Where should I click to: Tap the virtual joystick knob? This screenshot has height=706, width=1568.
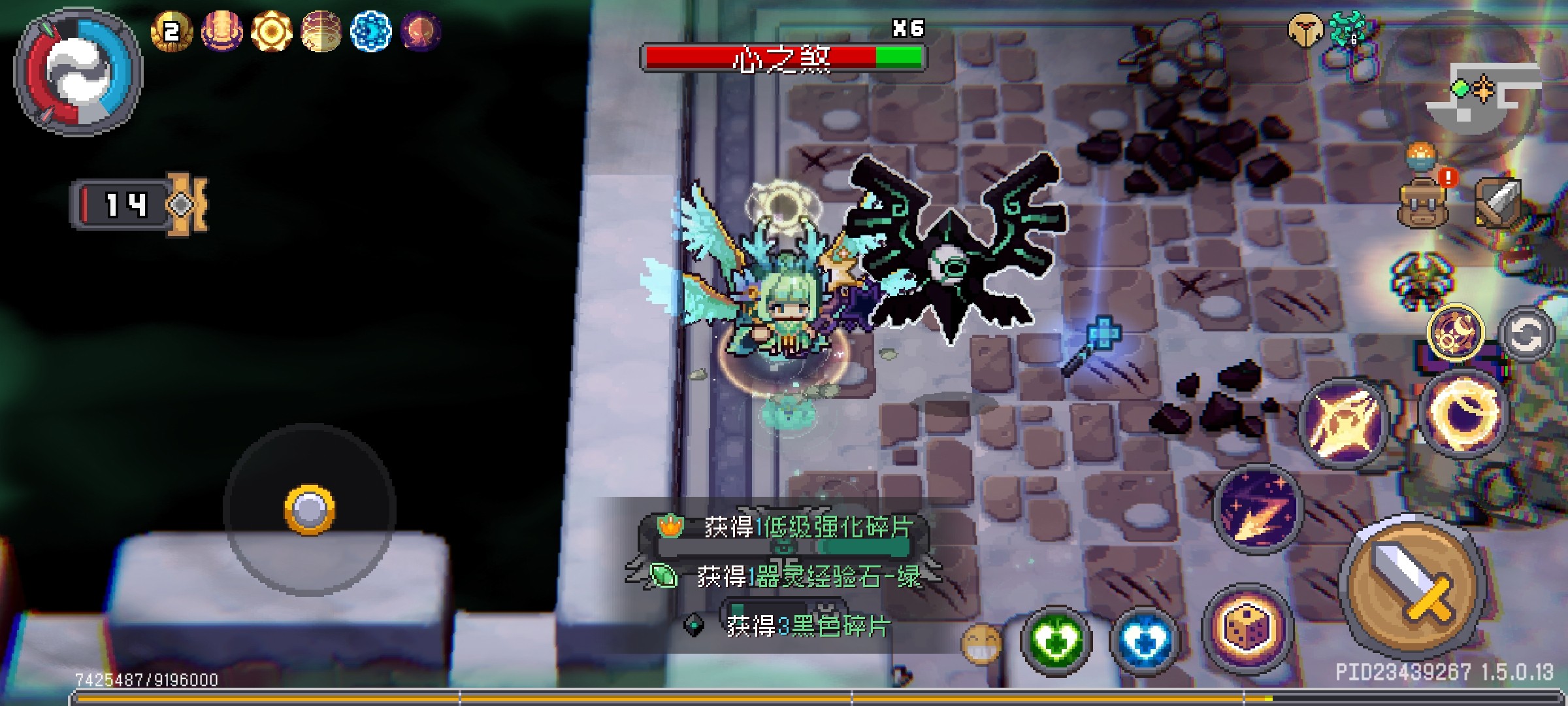tap(310, 509)
